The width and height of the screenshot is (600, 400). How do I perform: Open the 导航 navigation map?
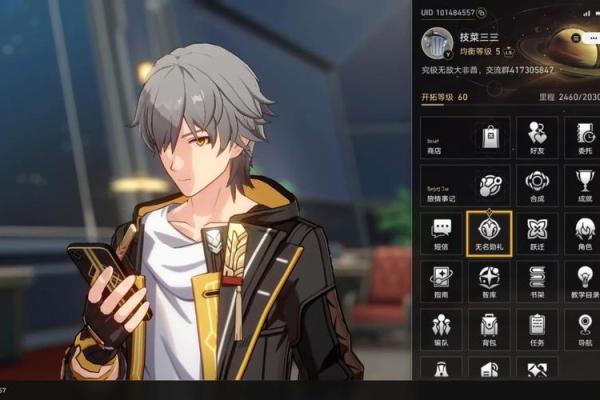[x=584, y=328]
